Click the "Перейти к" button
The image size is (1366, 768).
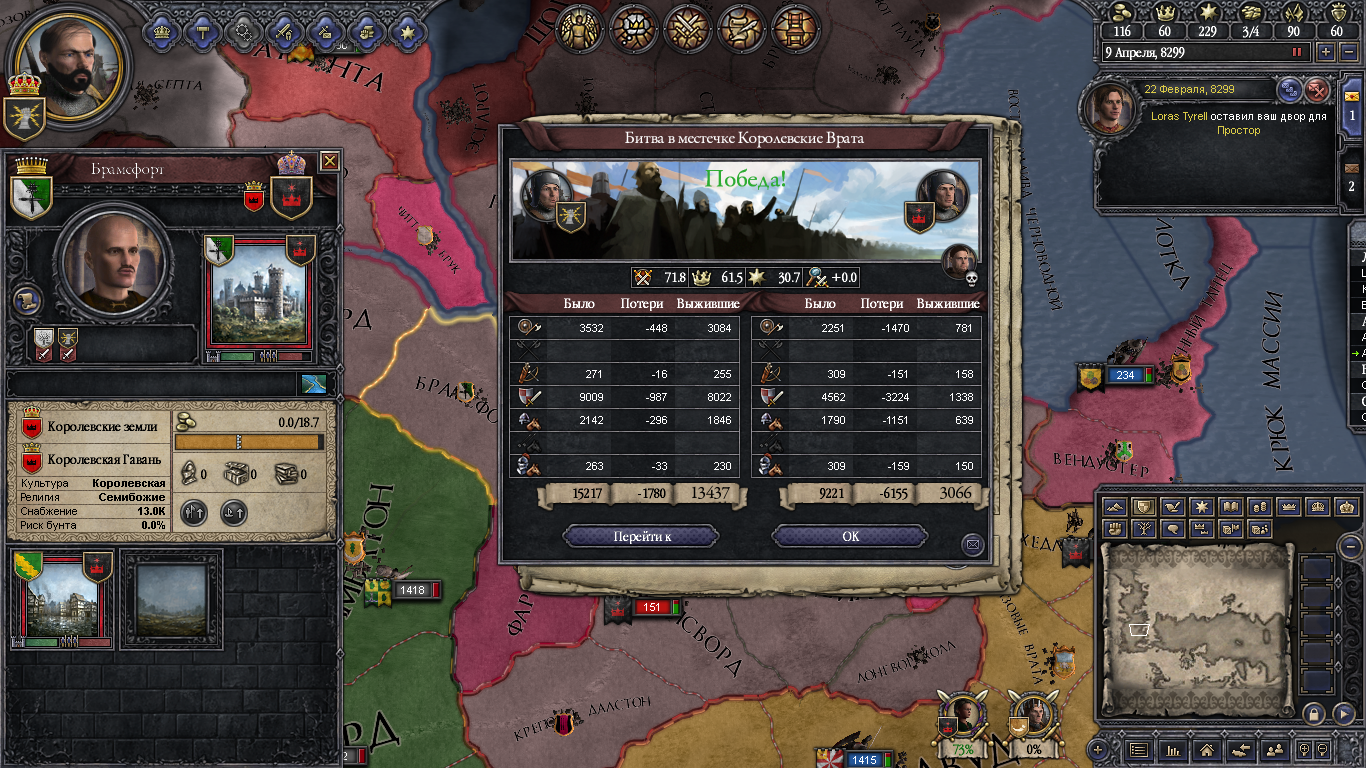click(x=641, y=537)
